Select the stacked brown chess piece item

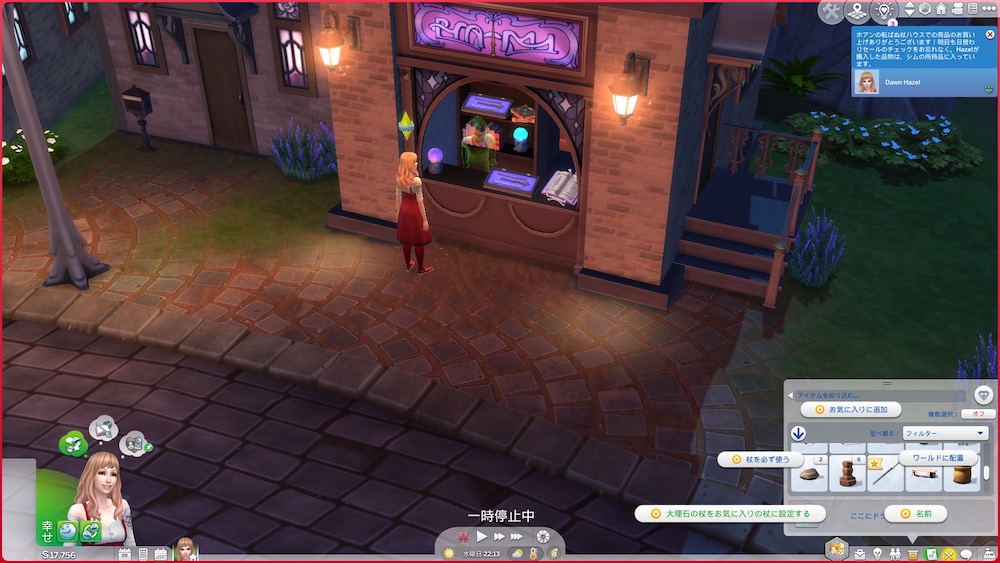[847, 474]
